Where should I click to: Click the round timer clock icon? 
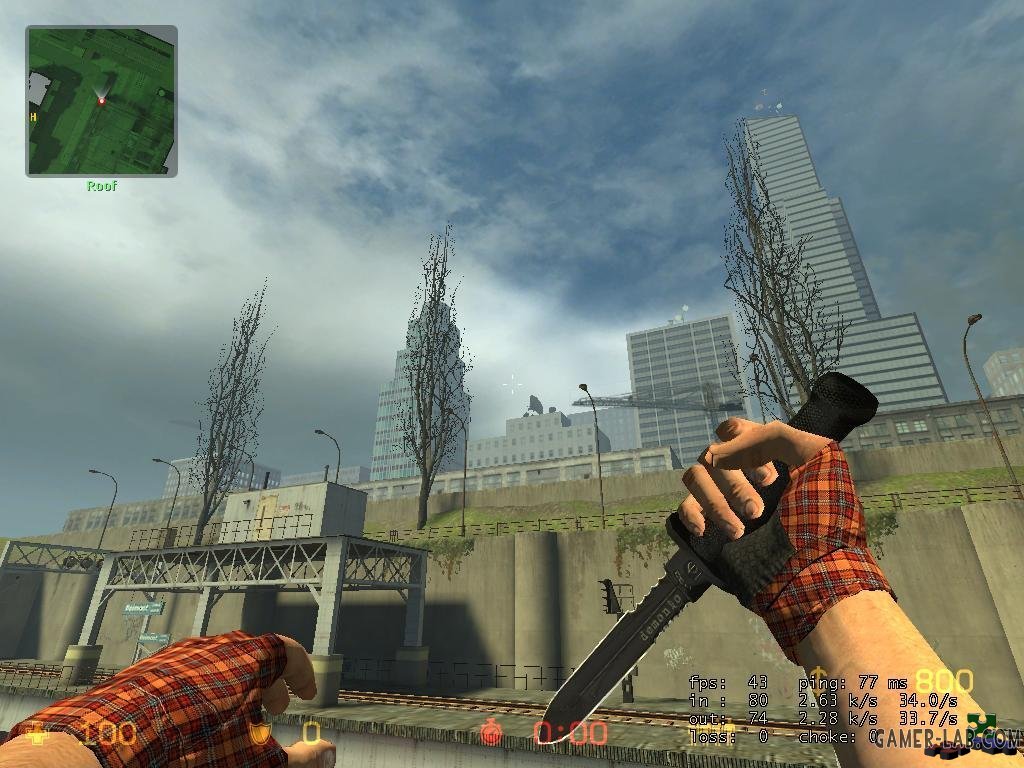491,733
